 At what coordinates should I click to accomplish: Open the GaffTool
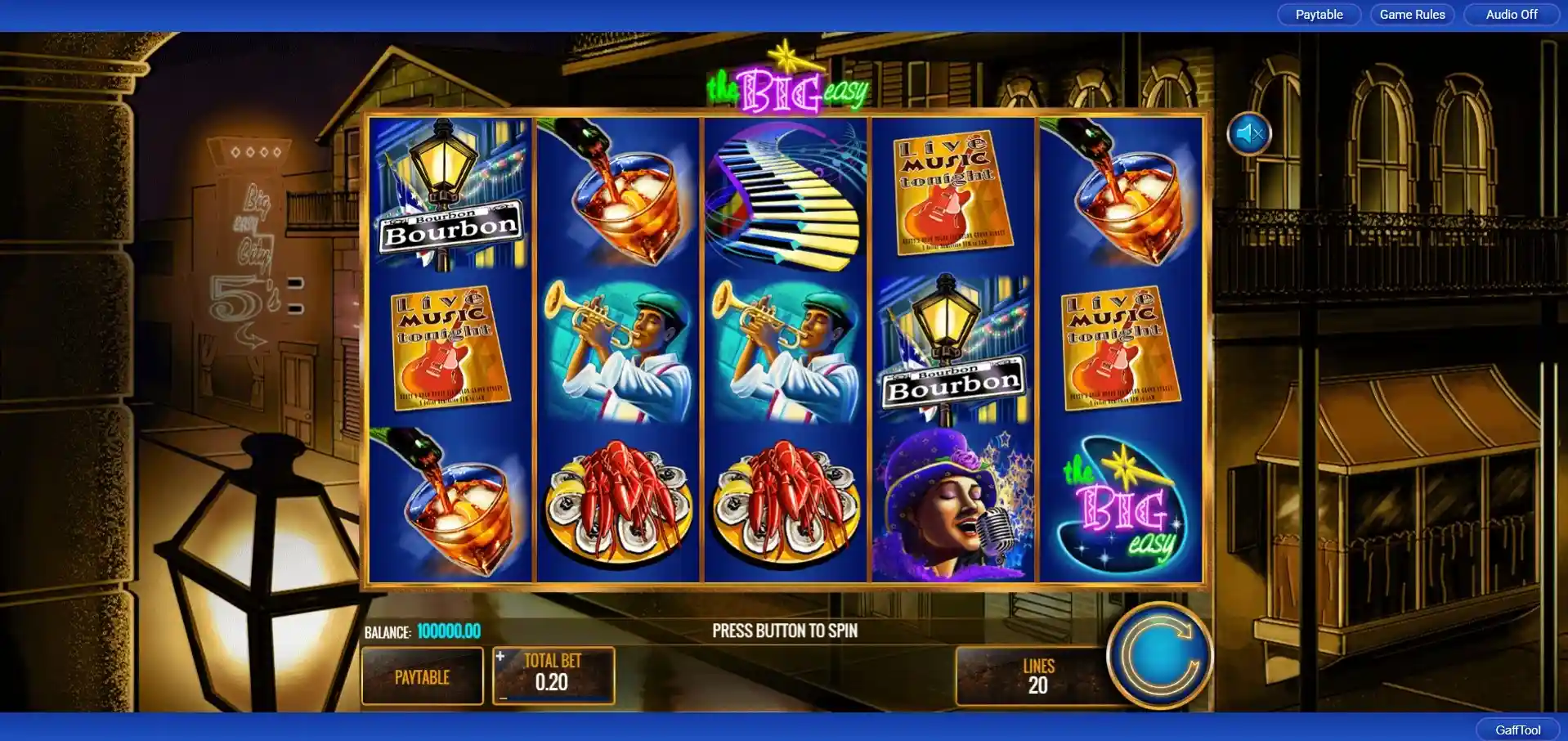click(1517, 730)
